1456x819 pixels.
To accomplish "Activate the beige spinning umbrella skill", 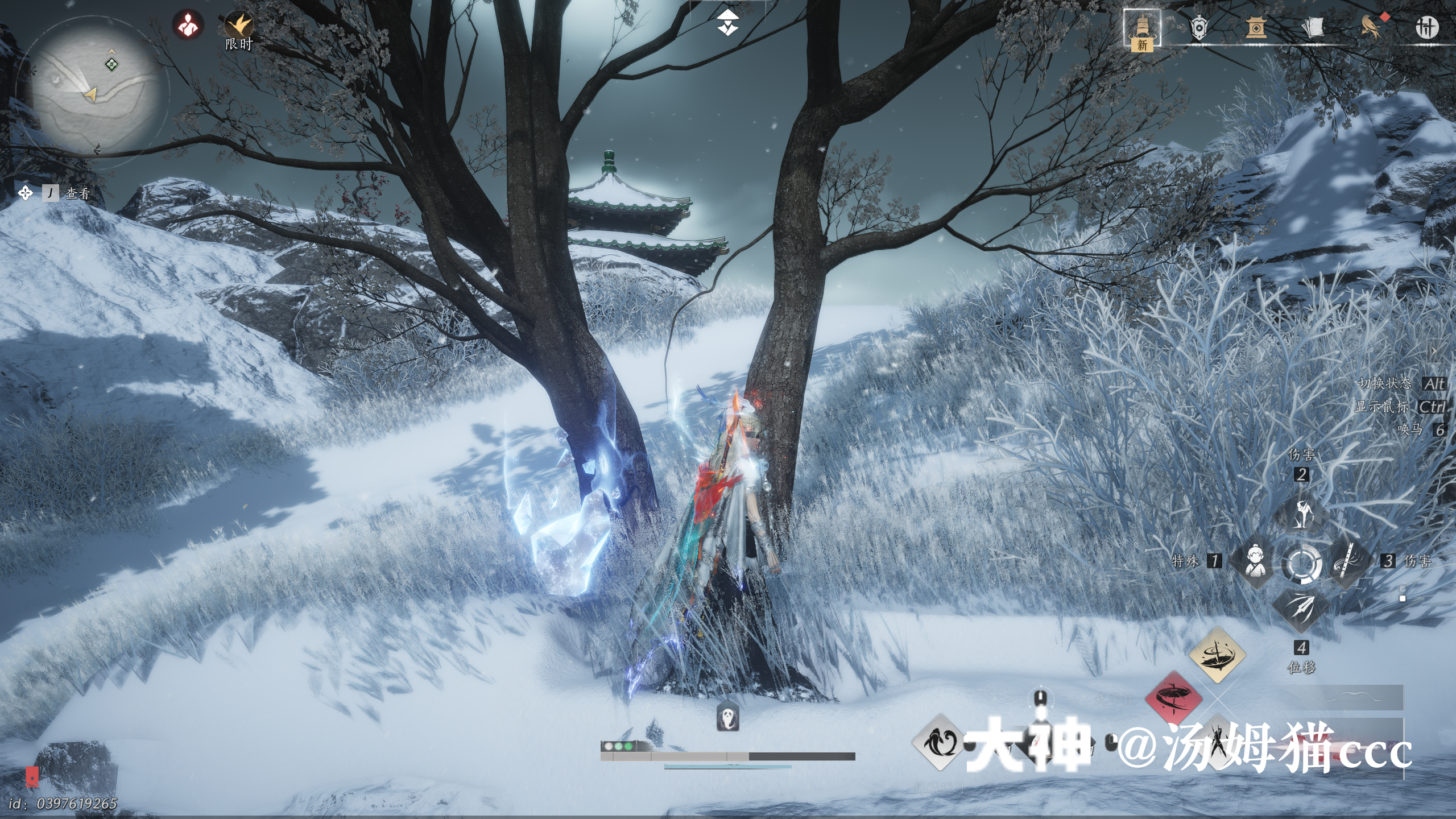I will (x=1217, y=655).
